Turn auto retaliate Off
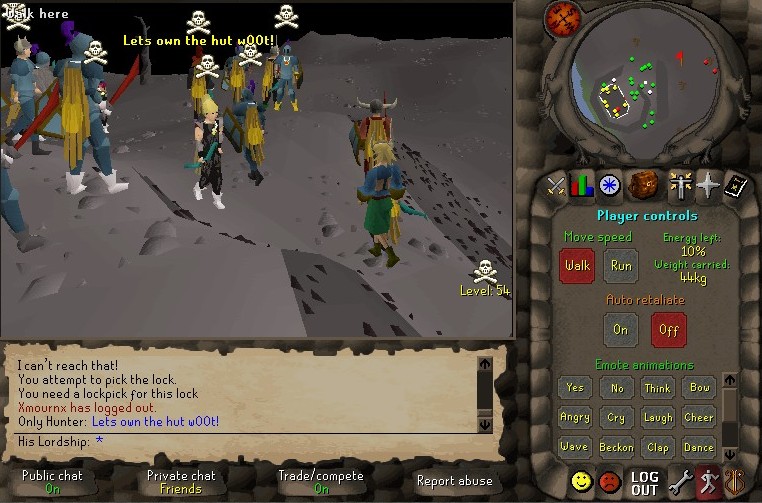Viewport: 762px width, 503px height. [668, 329]
